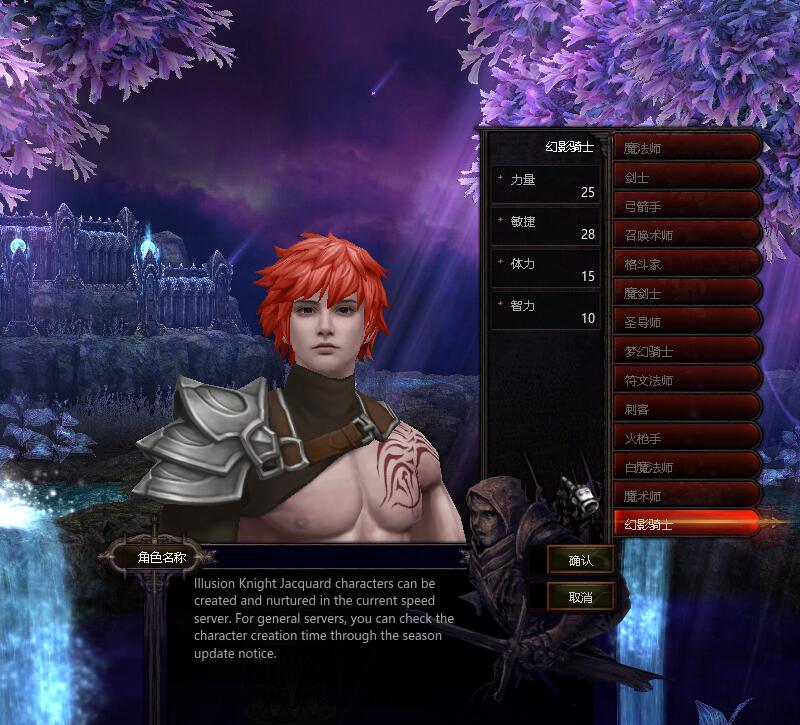This screenshot has width=800, height=725.
Task: Pick 圣导师 in the class list
Action: click(686, 322)
